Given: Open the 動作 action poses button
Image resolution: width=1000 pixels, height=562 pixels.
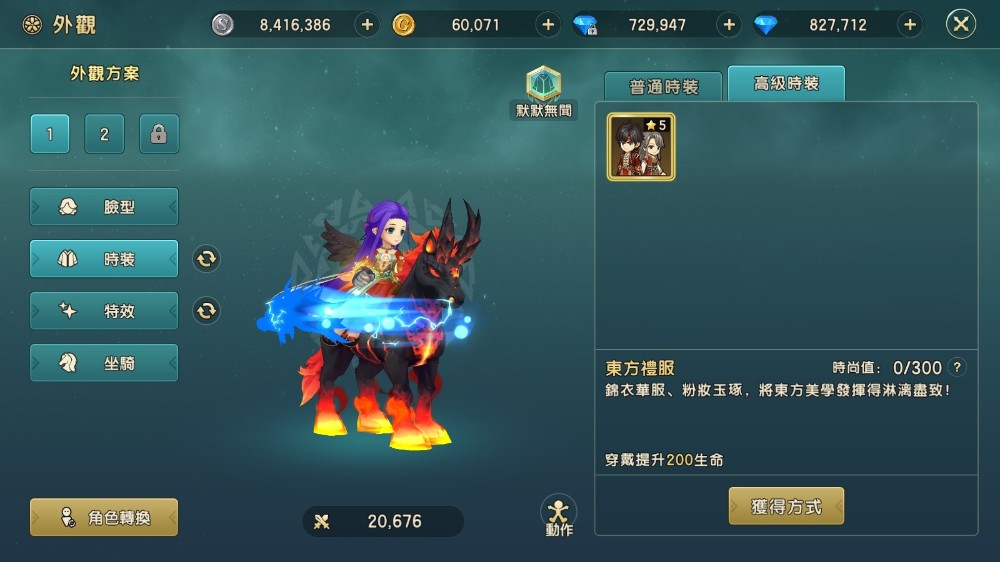Looking at the screenshot, I should [x=559, y=514].
